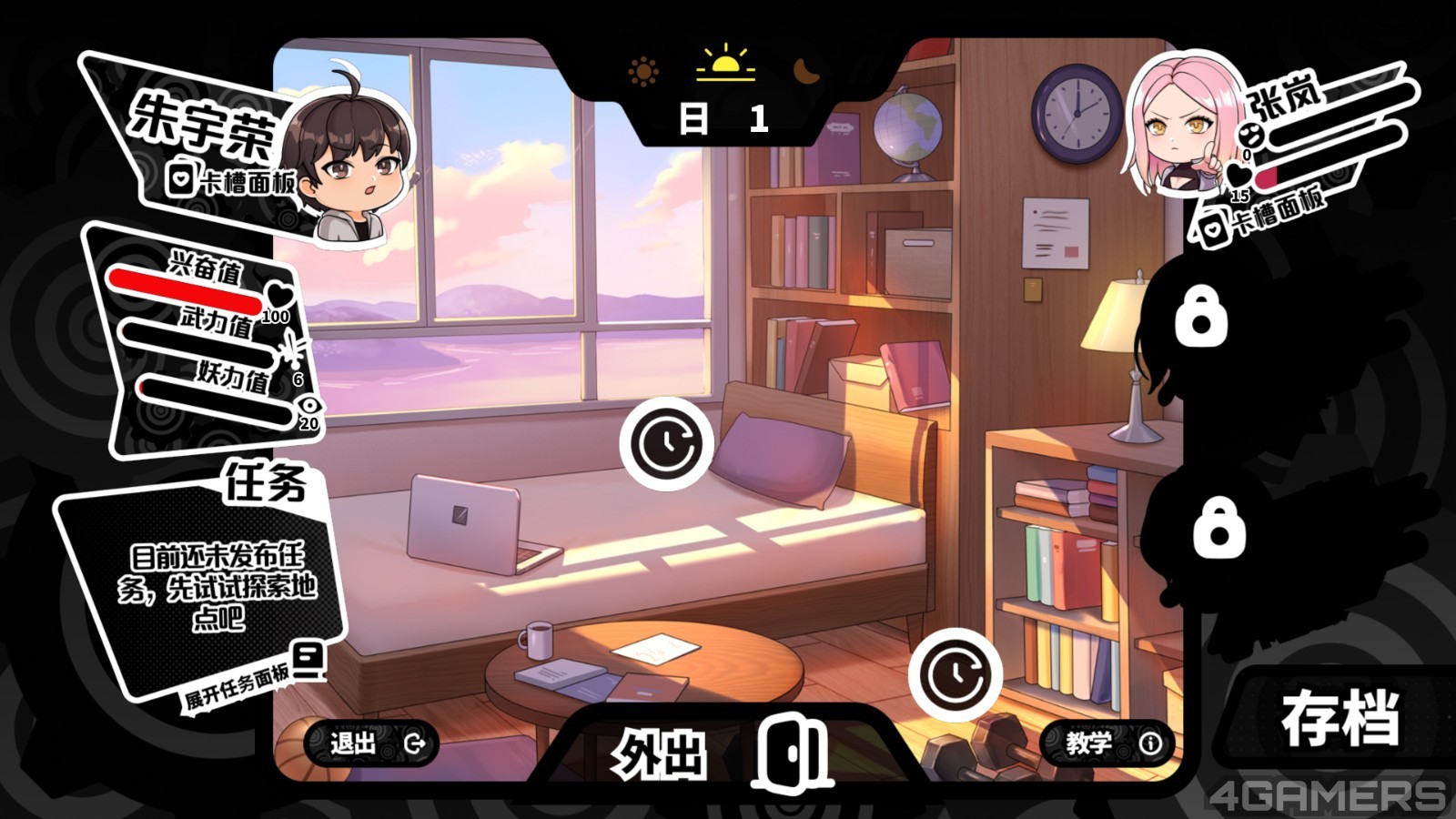Click the 退出 exit button
1456x819 pixels.
(371, 743)
